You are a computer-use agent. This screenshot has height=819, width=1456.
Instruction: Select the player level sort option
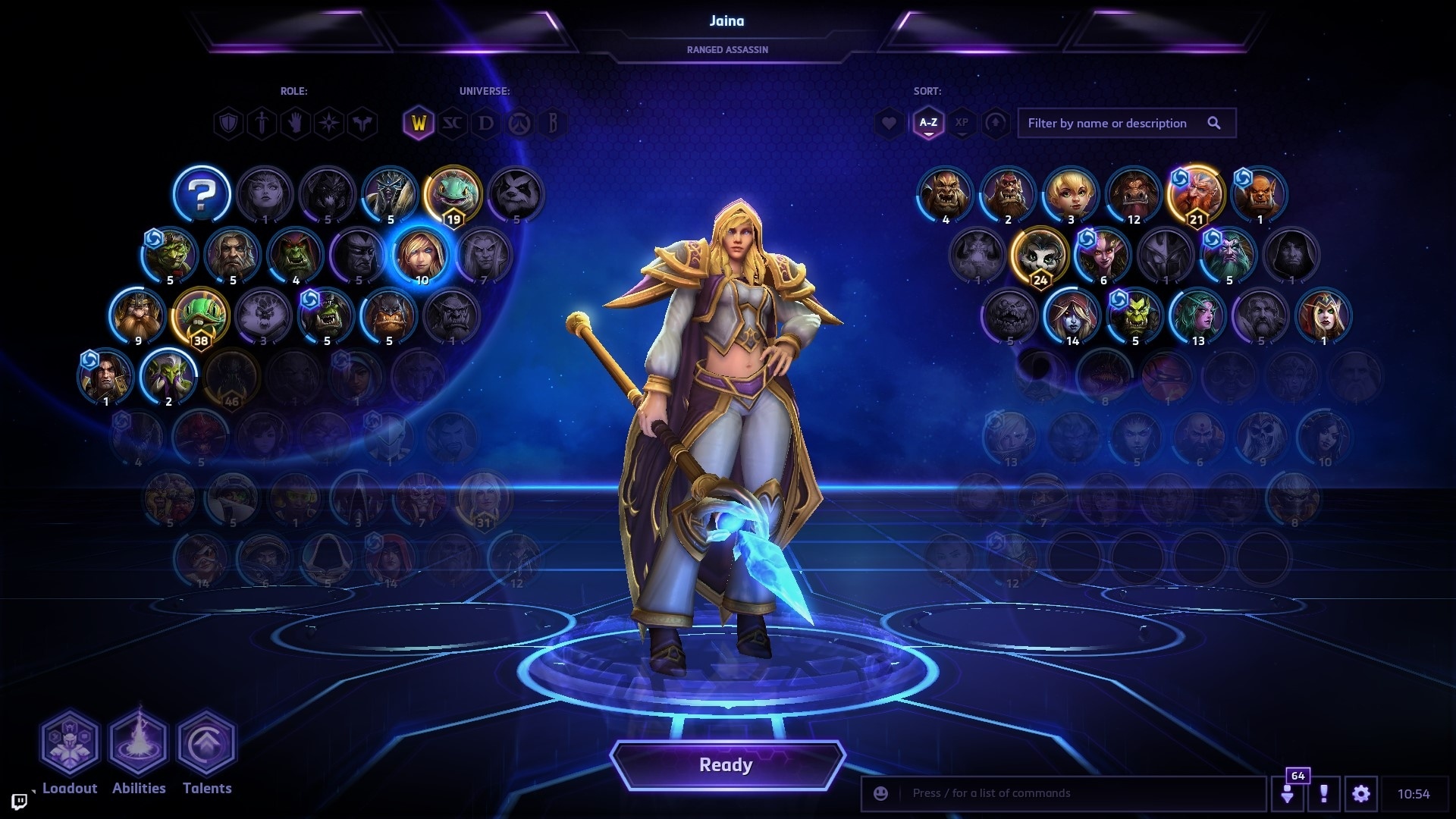click(x=995, y=124)
